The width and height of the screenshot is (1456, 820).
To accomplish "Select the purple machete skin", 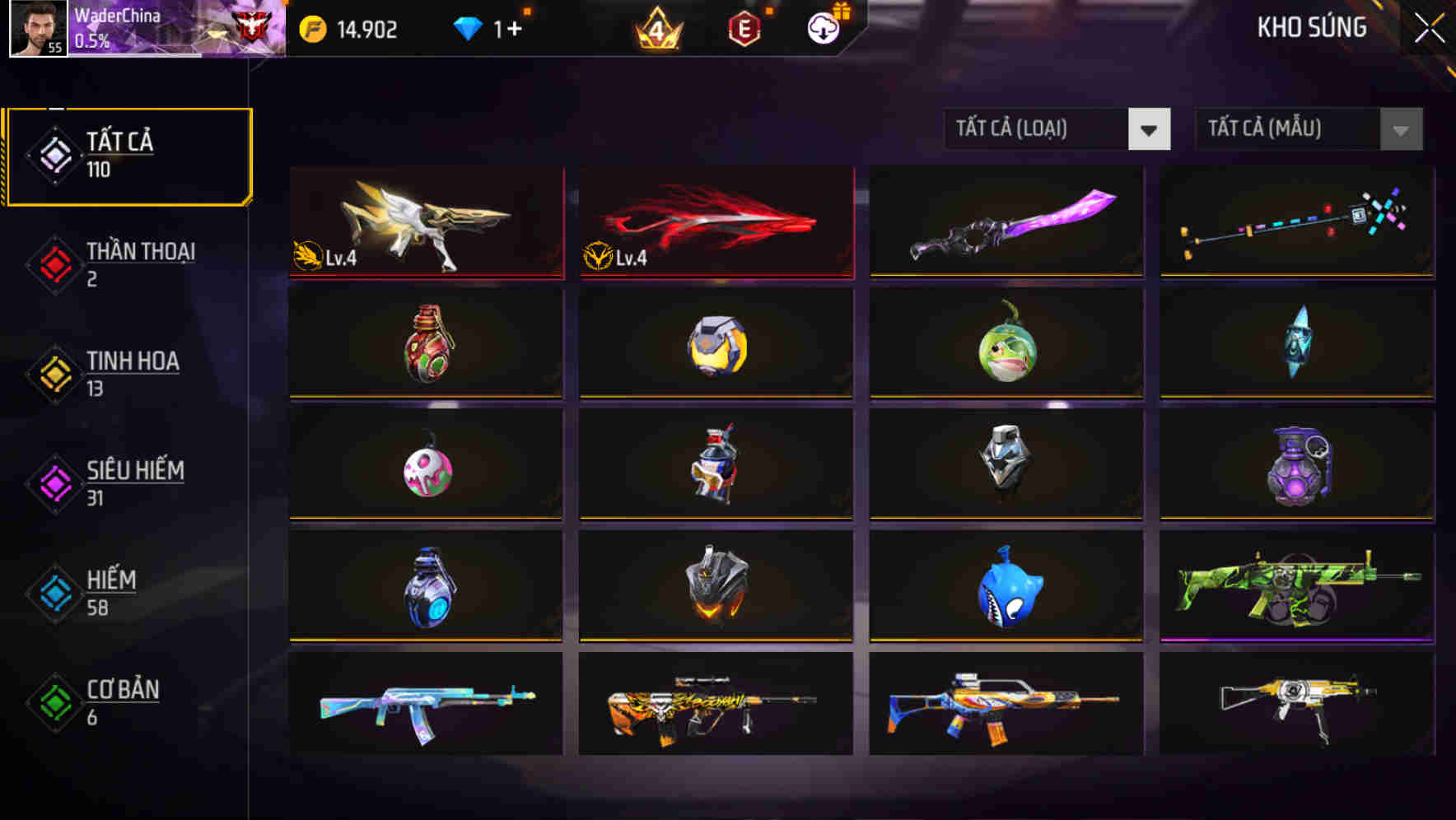I will point(1006,222).
